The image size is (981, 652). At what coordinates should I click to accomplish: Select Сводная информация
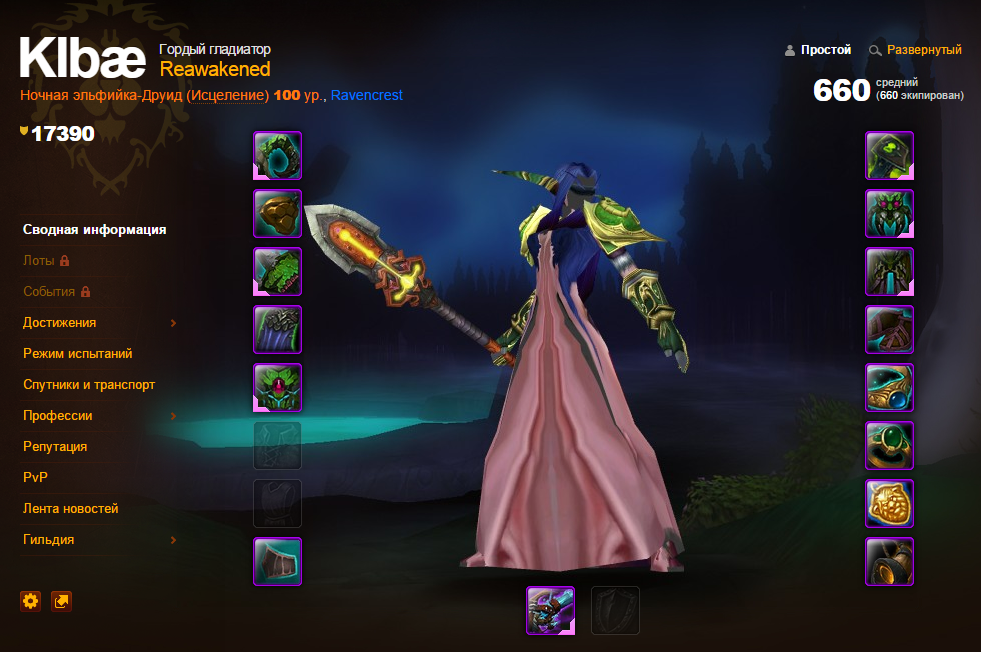coord(95,230)
